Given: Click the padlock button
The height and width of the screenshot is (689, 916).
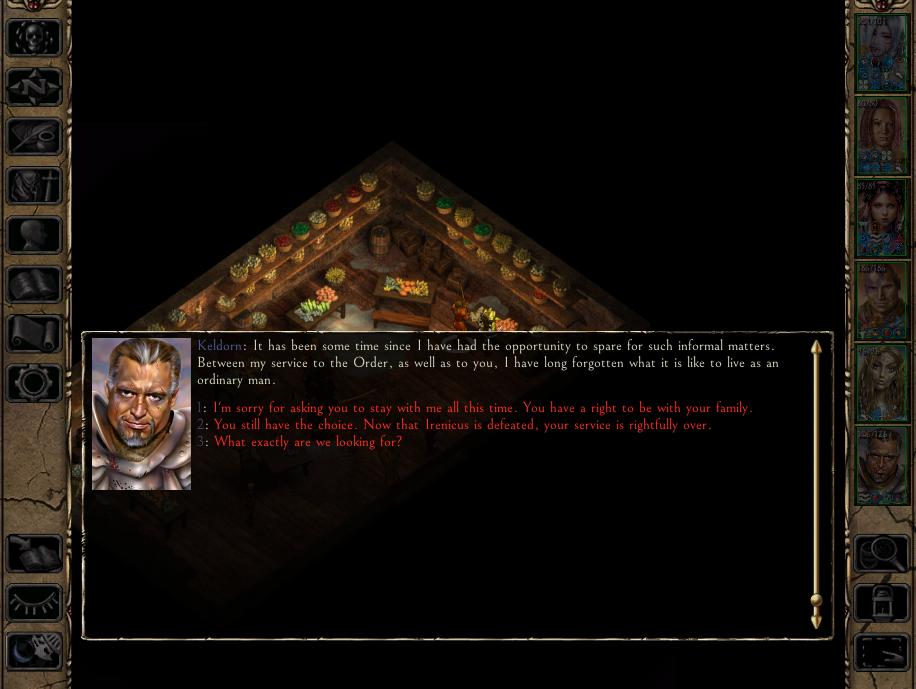Looking at the screenshot, I should [x=882, y=602].
